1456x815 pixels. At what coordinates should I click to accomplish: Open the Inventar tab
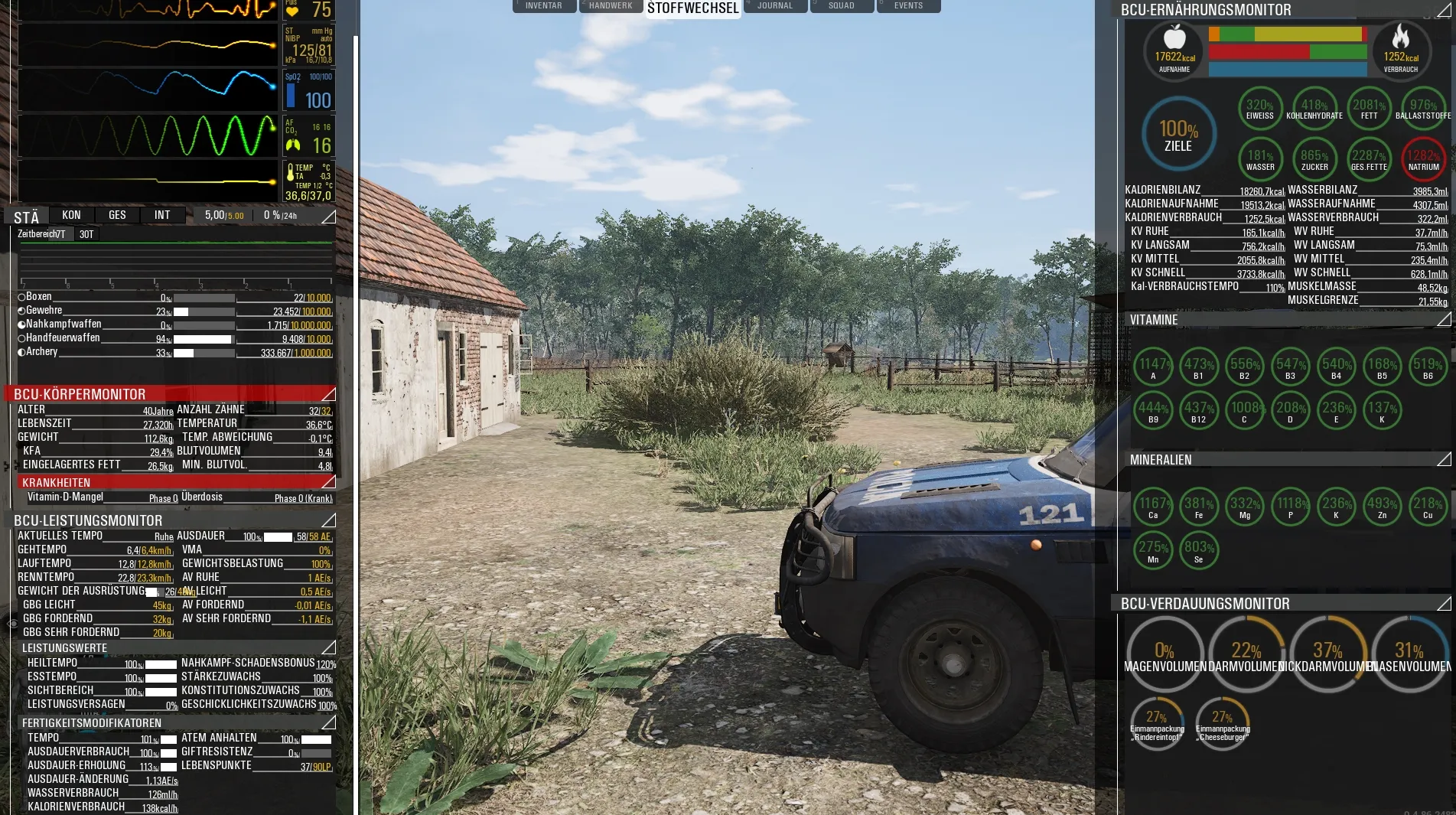click(544, 6)
